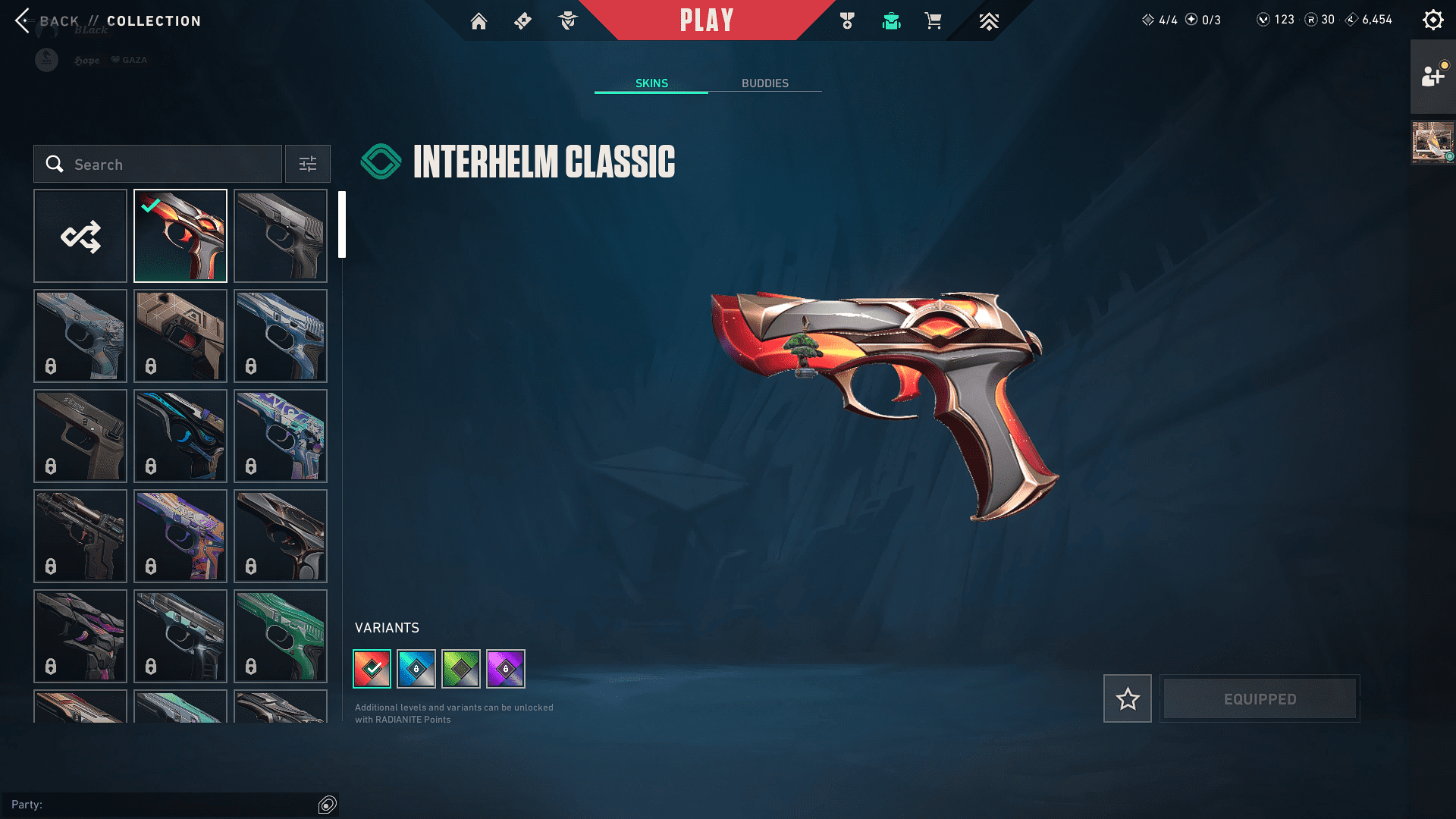Open the store cart icon
The height and width of the screenshot is (819, 1456).
click(x=933, y=21)
